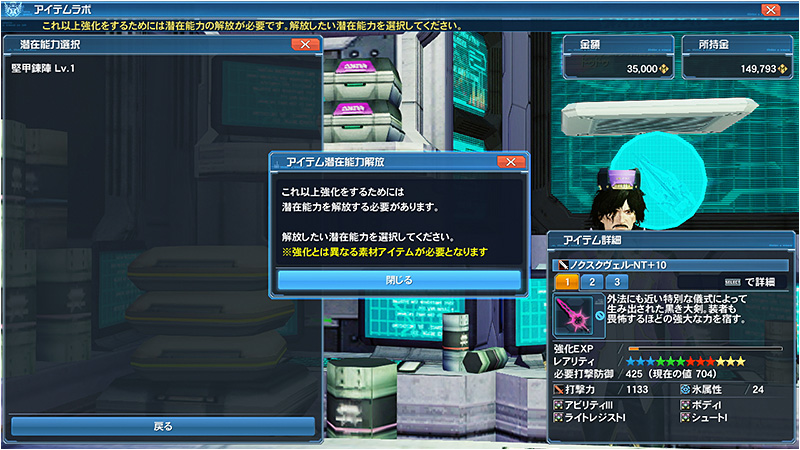Close the アイテム潜在能力解放 dialog with its X
This screenshot has width=800, height=450.
point(510,161)
